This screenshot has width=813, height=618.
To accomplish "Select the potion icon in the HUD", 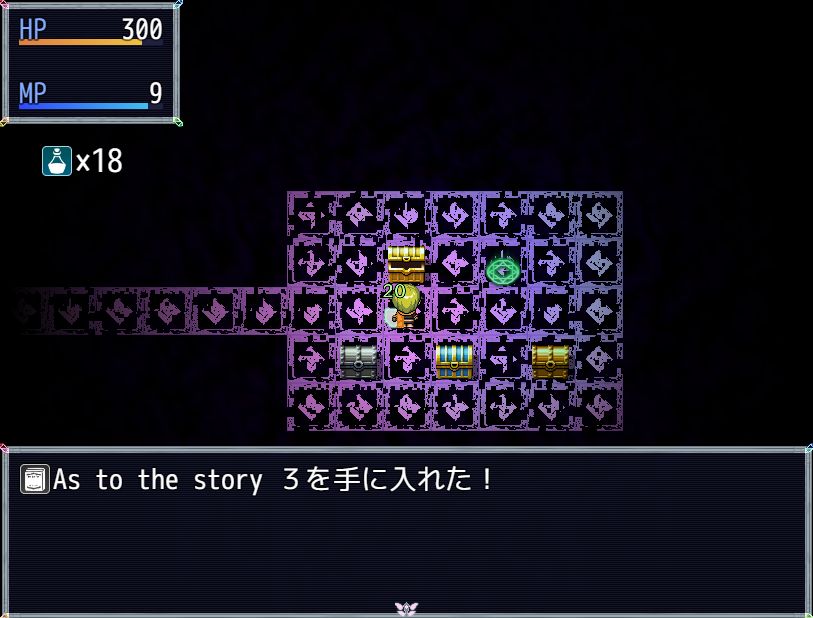I will click(x=57, y=161).
